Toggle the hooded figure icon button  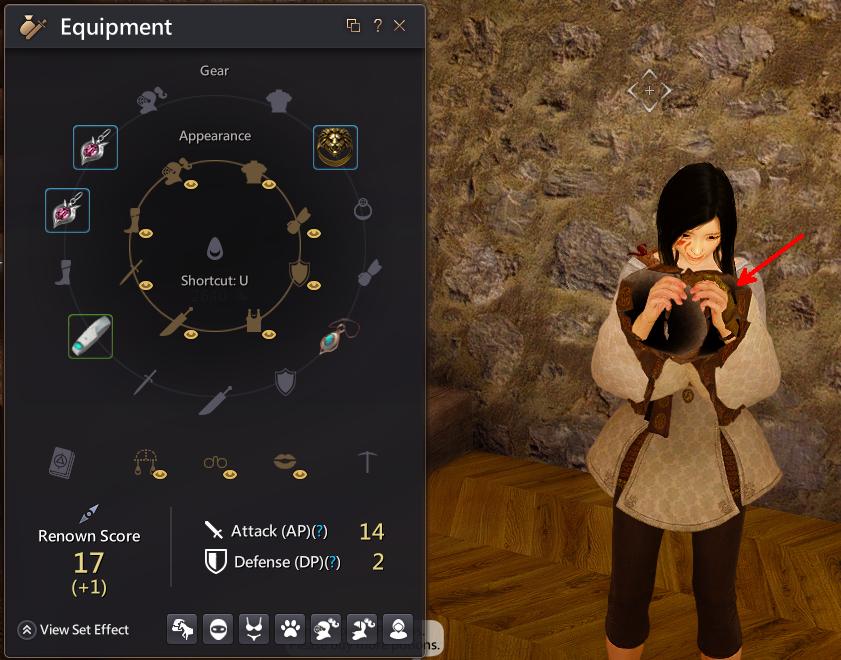(x=398, y=629)
